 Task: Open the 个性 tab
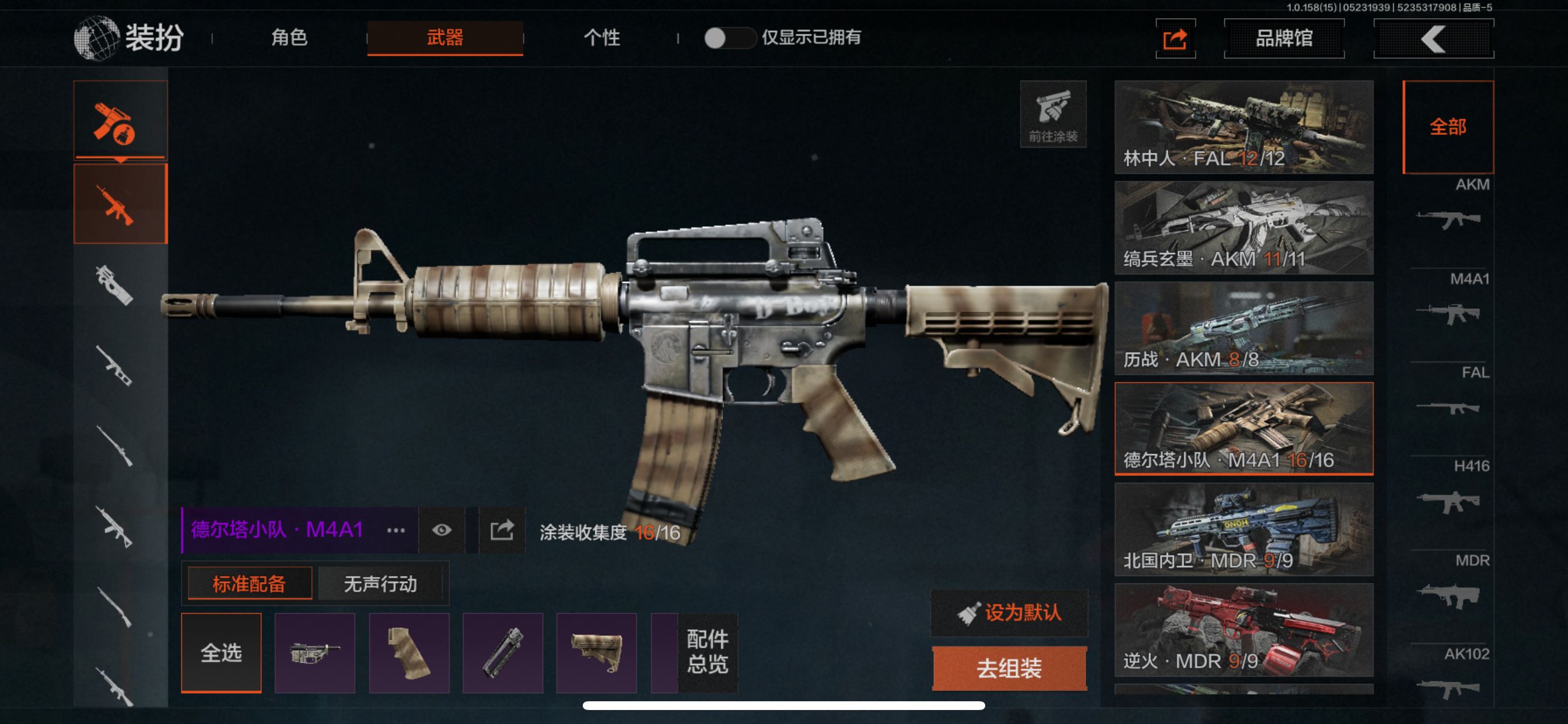(601, 38)
